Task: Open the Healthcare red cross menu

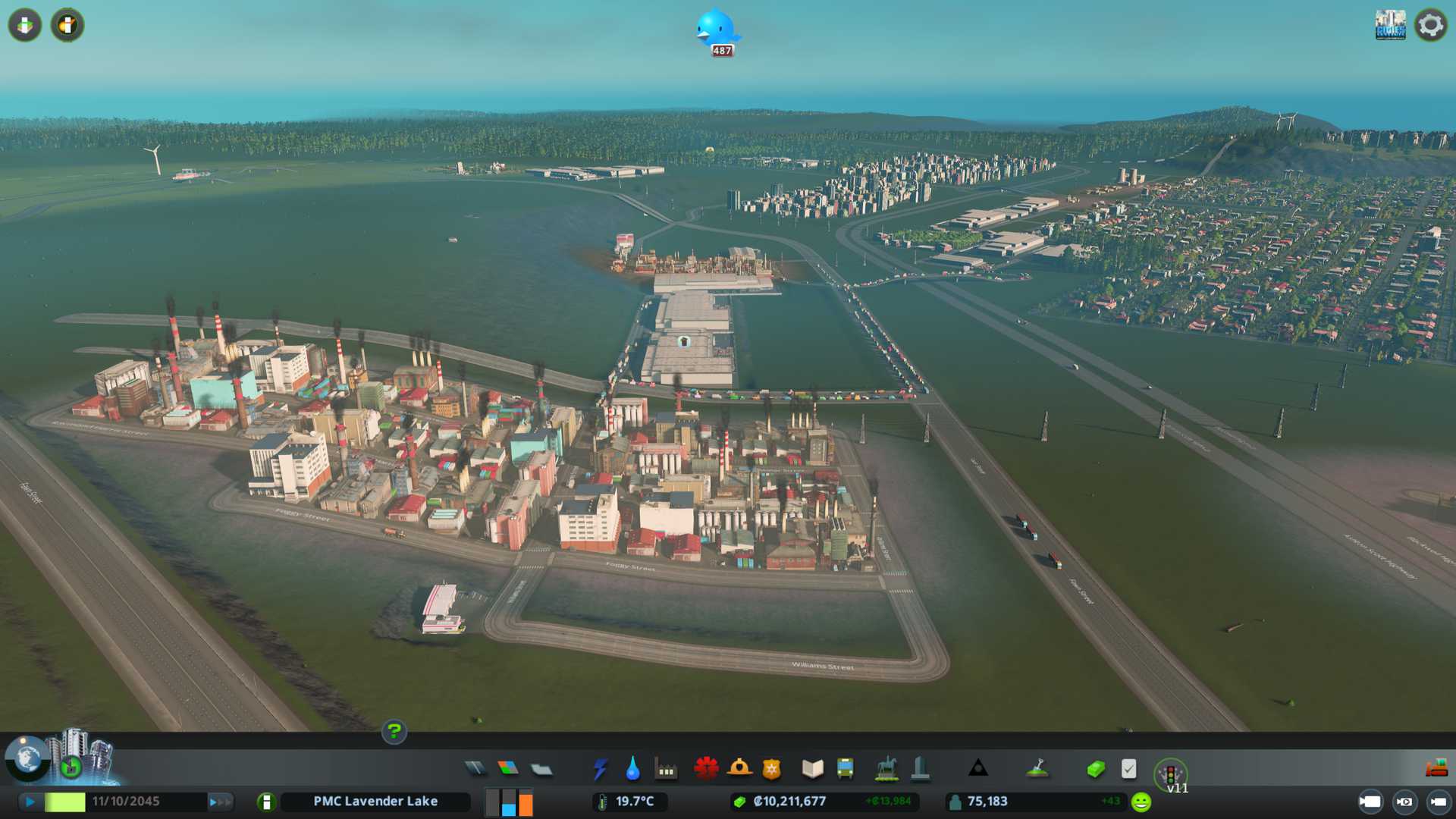Action: click(x=706, y=769)
